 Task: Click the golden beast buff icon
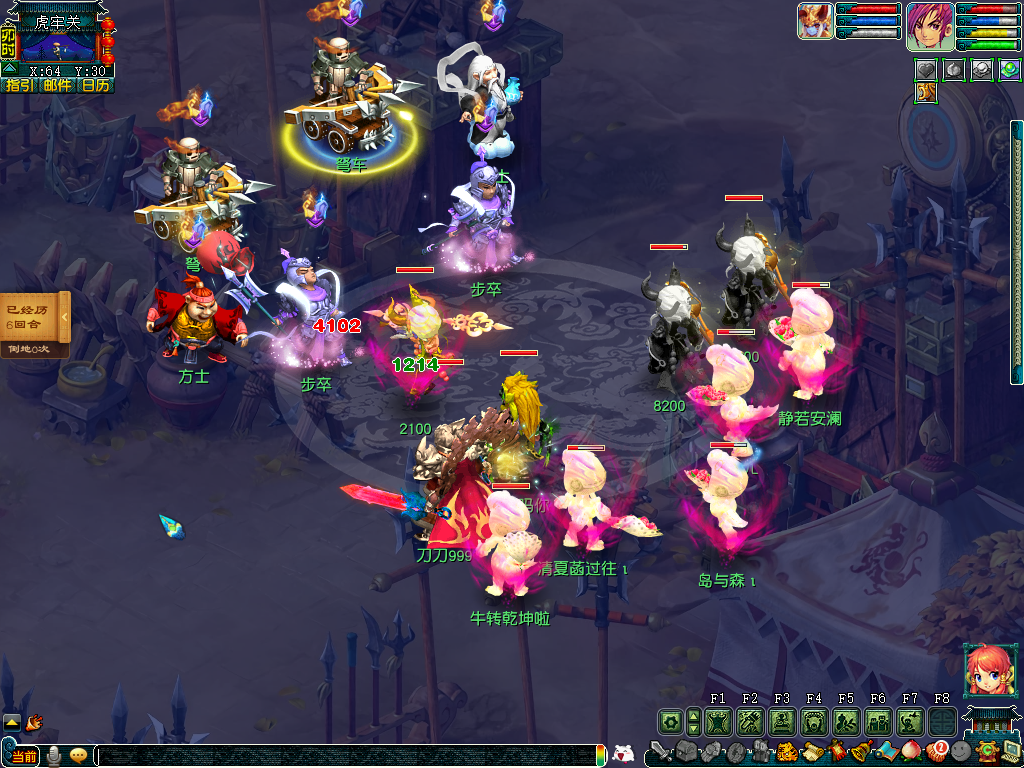pos(925,93)
